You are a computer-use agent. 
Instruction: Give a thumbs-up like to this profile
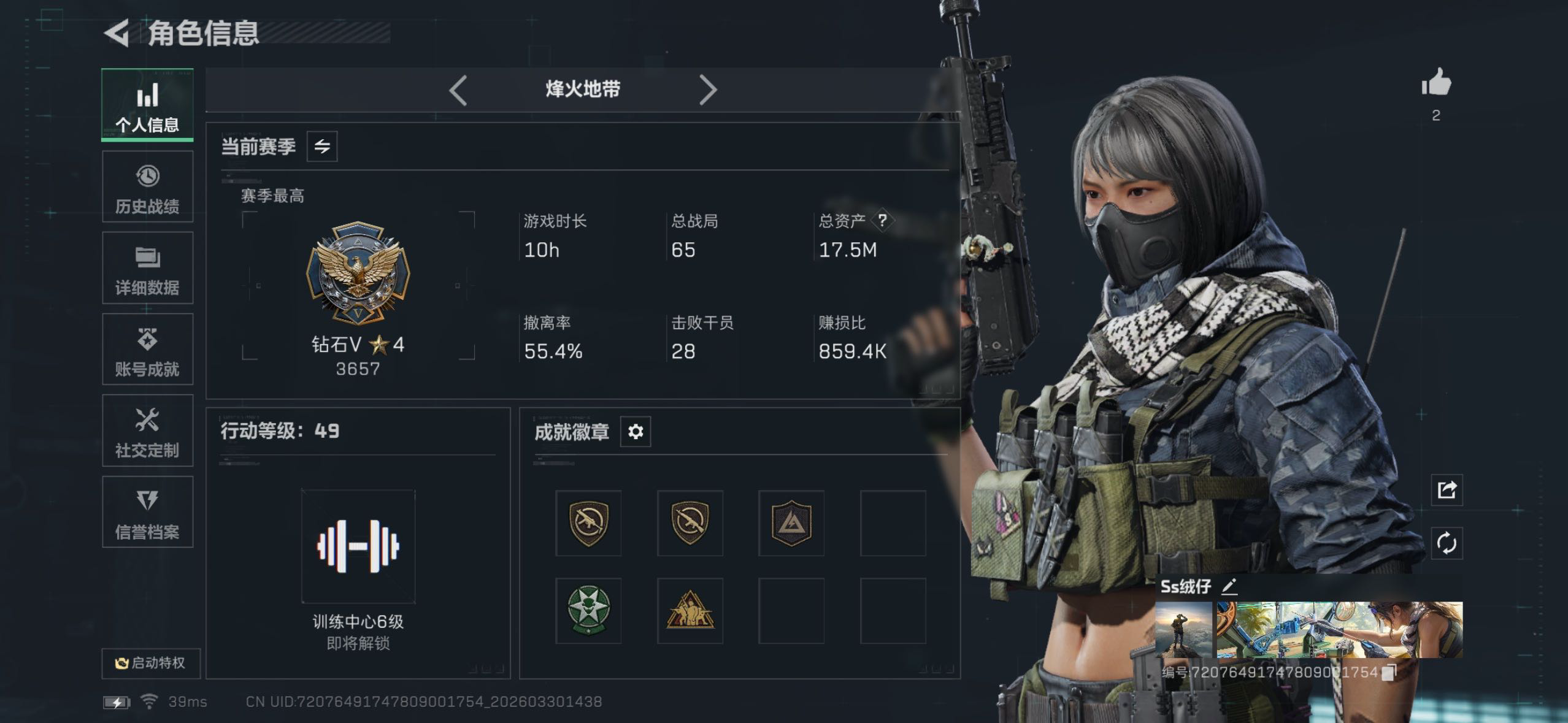[x=1436, y=83]
